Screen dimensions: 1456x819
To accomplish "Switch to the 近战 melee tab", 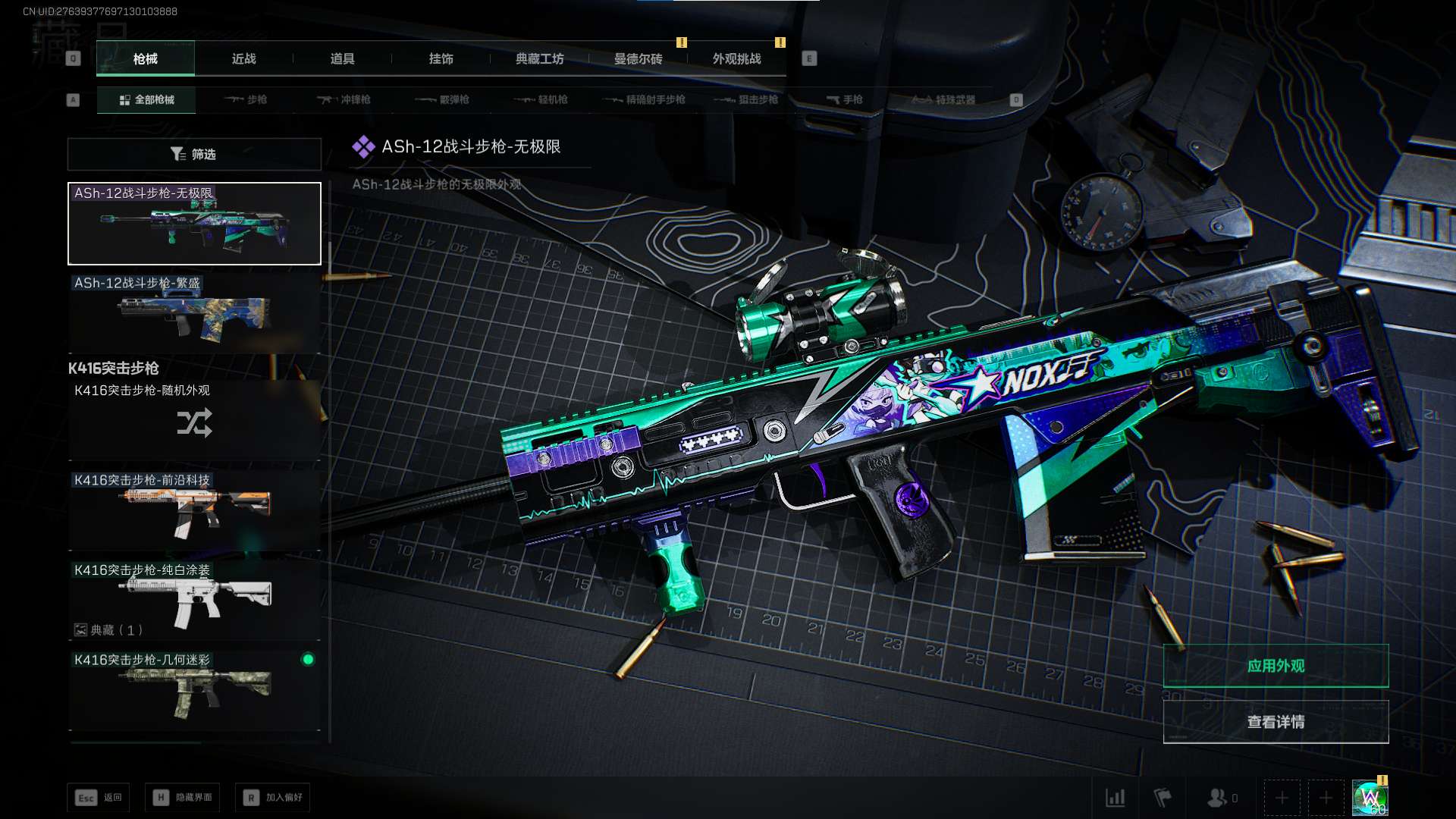I will [243, 58].
